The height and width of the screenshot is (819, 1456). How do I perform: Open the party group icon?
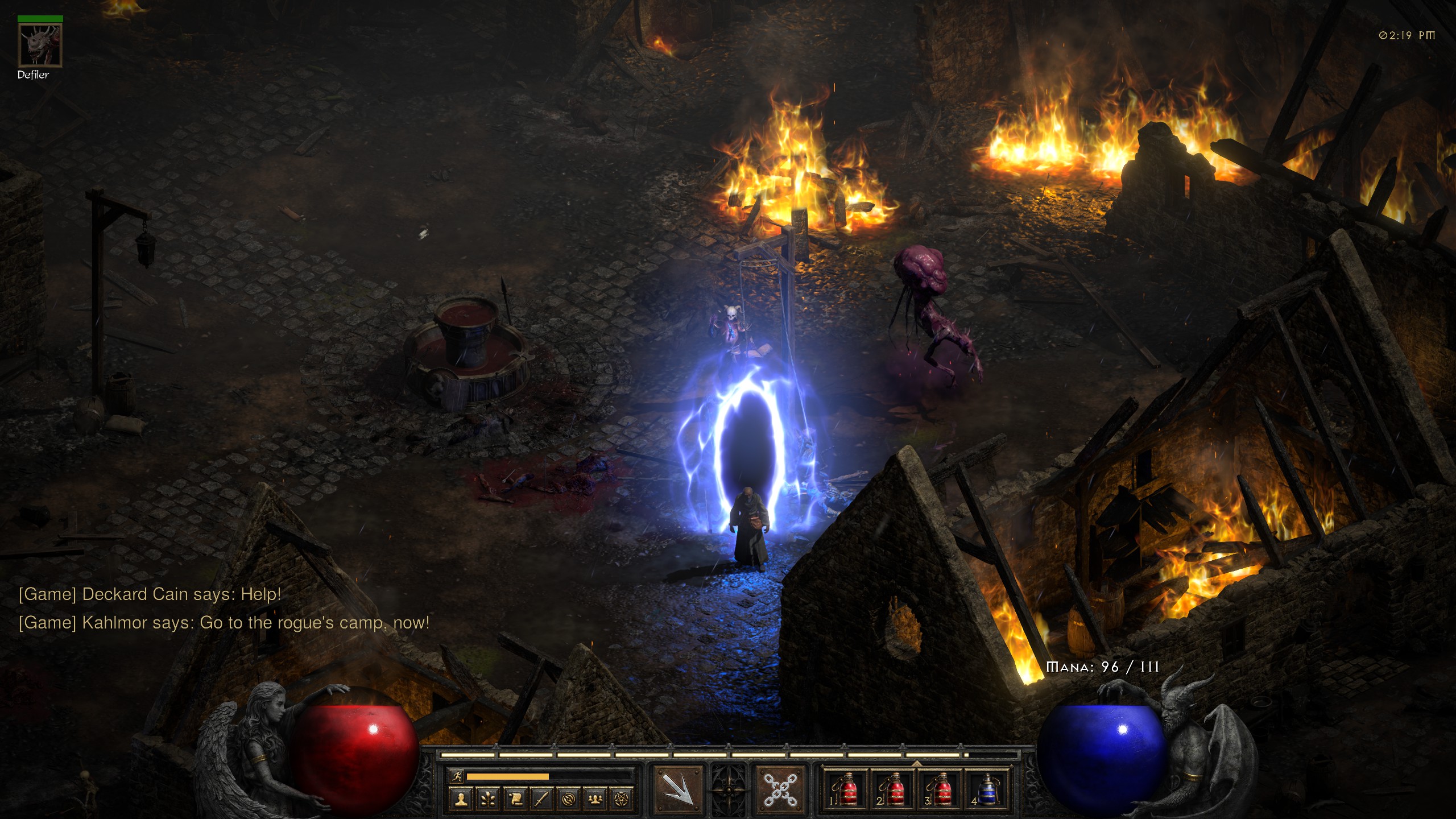(x=595, y=799)
